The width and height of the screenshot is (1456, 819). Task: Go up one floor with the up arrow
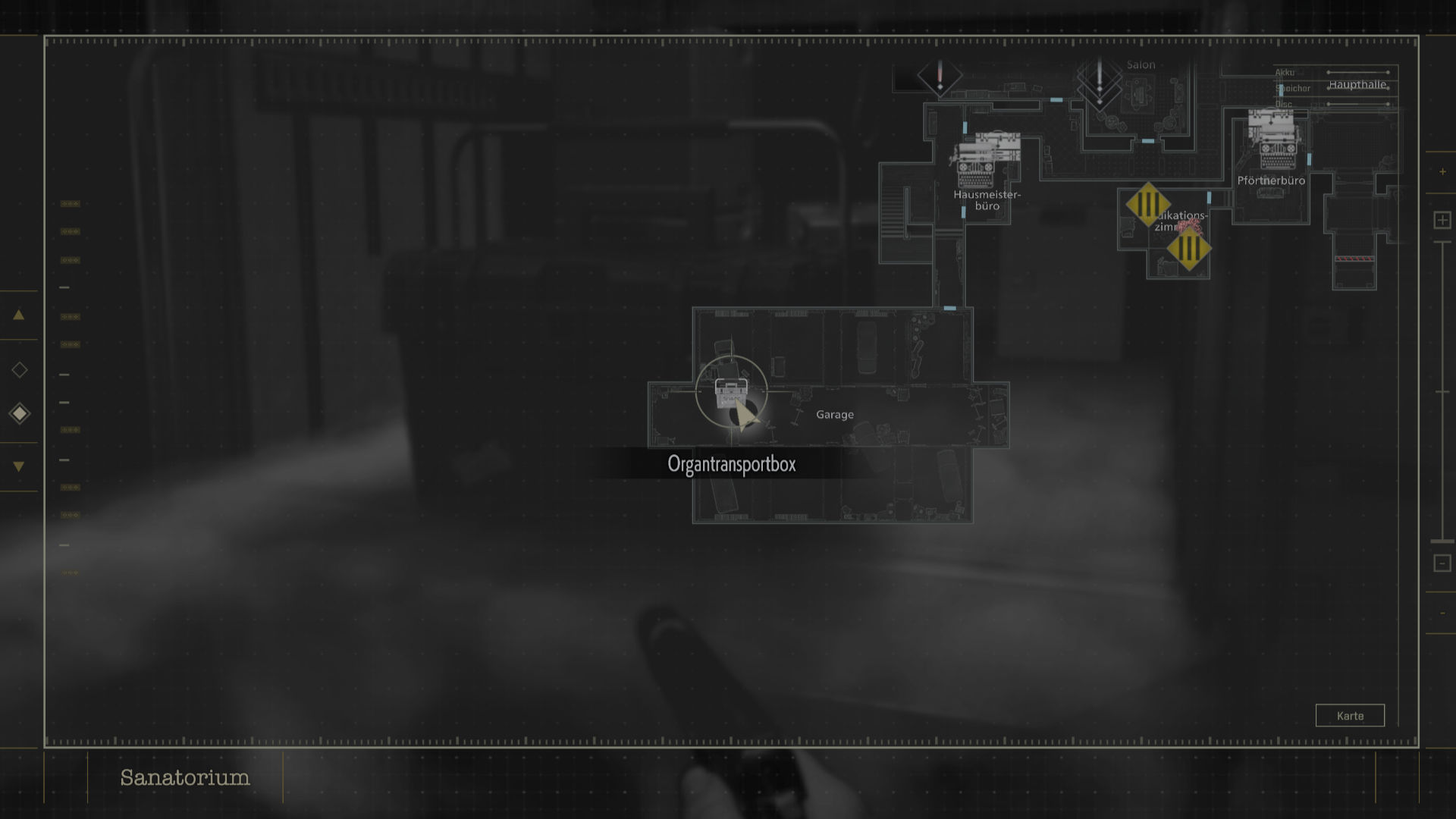click(x=19, y=315)
